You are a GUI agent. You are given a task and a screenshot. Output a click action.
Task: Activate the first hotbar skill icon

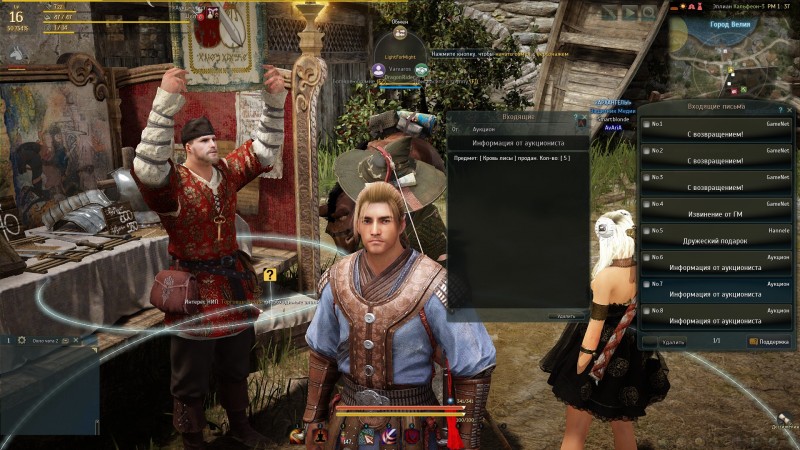coord(298,435)
